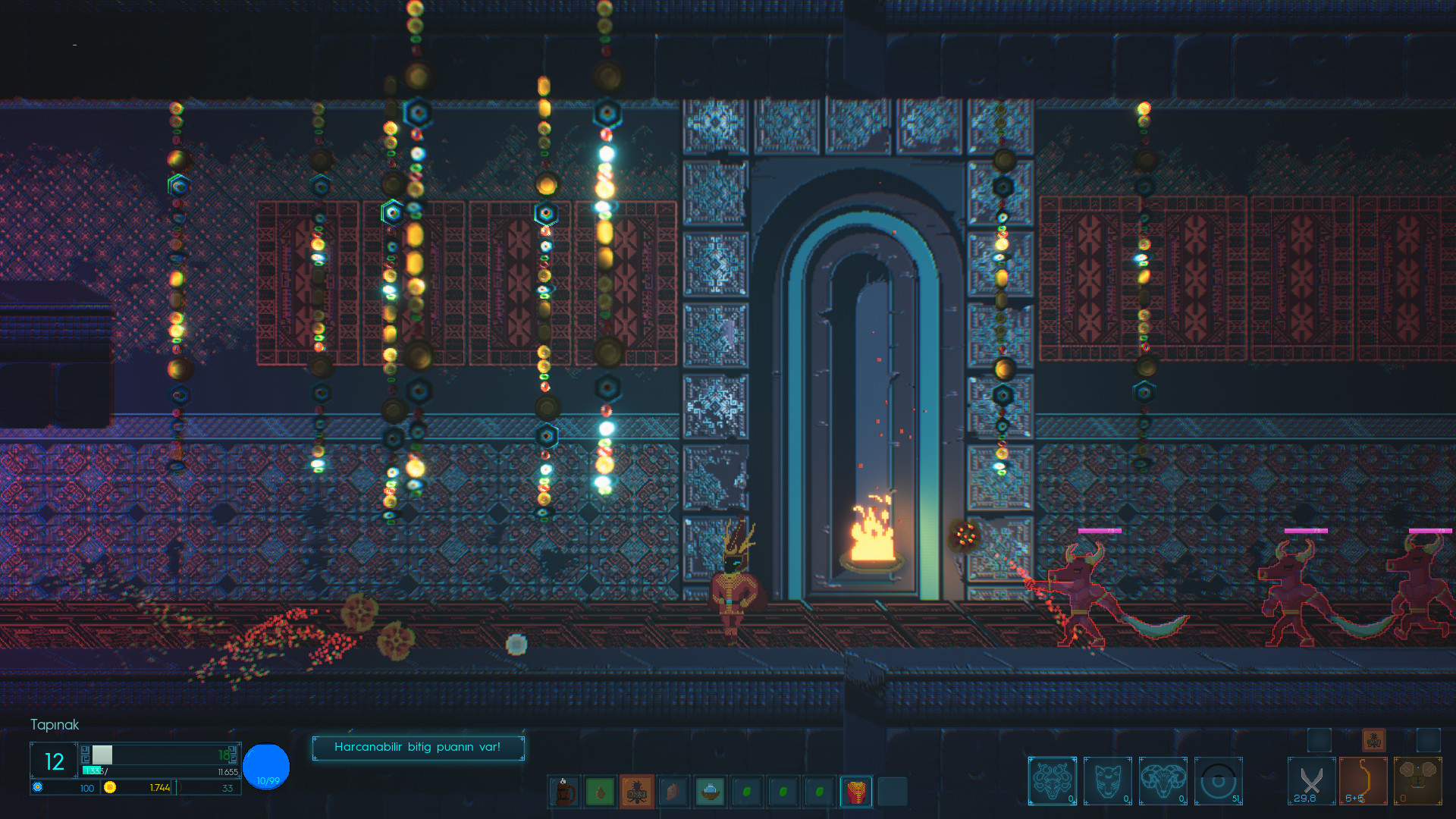Select the medusa head ability icon

[1052, 782]
